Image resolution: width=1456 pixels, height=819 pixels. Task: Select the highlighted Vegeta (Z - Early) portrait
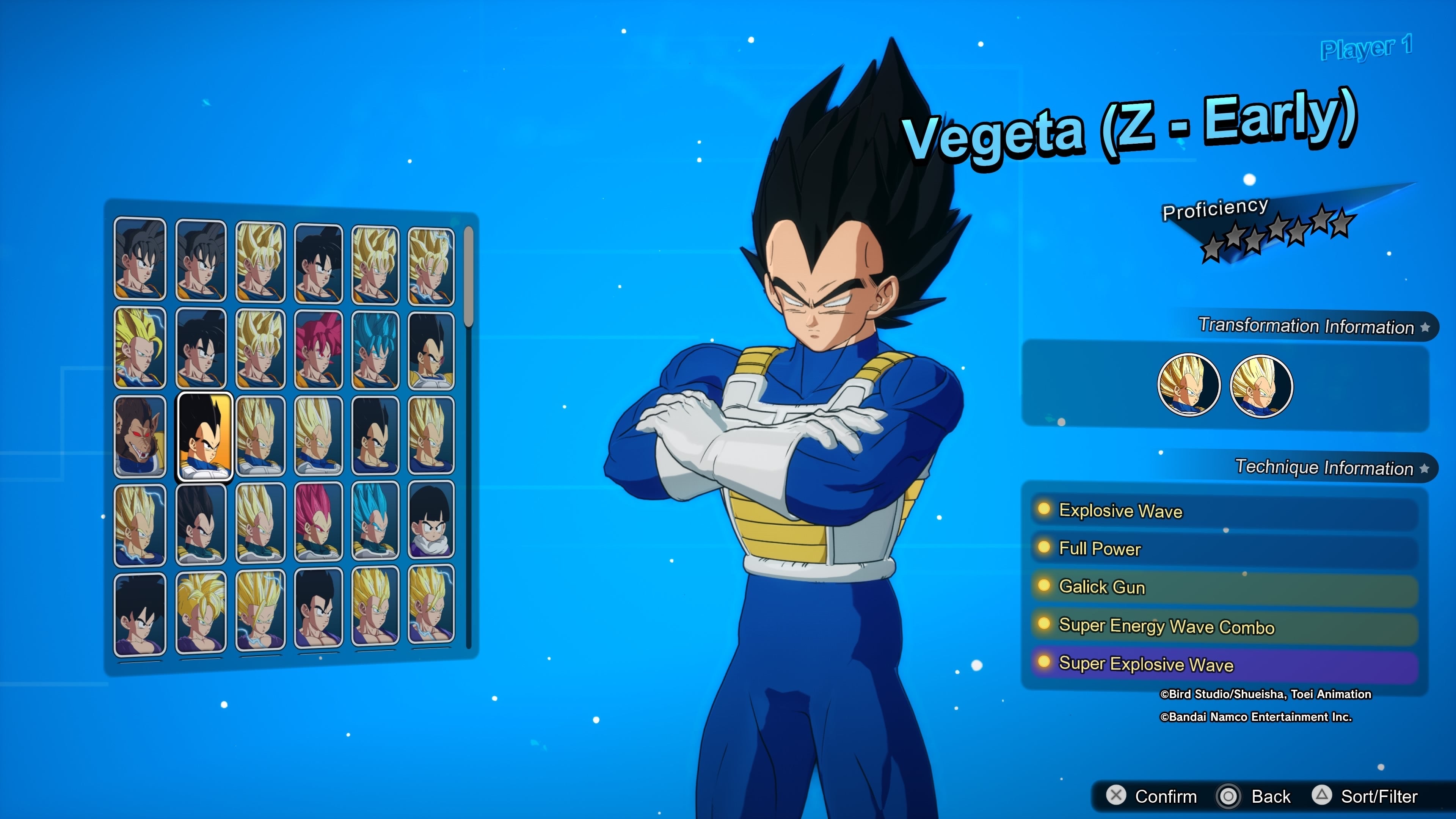205,436
